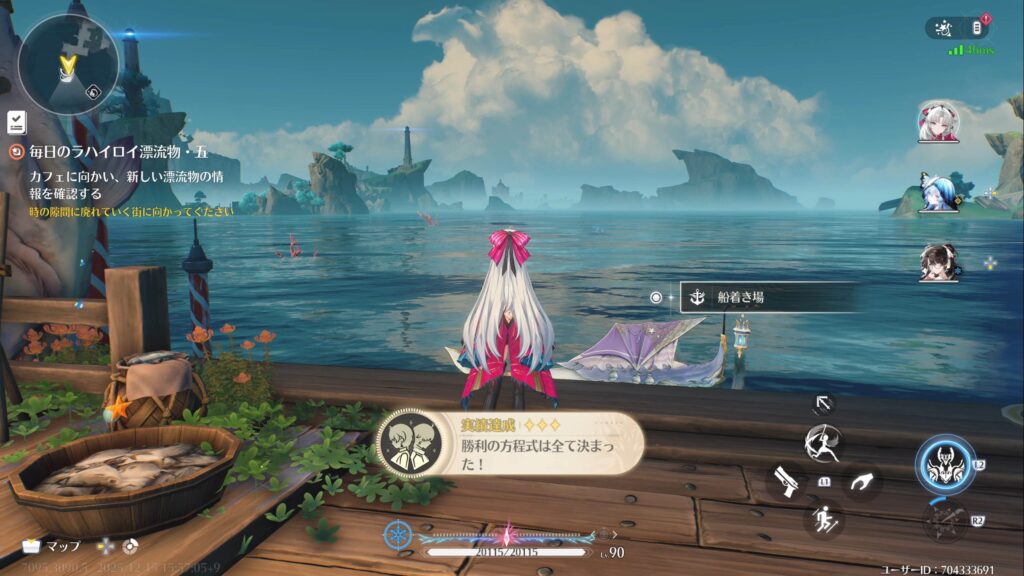The image size is (1024, 576).
Task: Open the menu icon with red alert
Action: pyautogui.click(x=978, y=28)
